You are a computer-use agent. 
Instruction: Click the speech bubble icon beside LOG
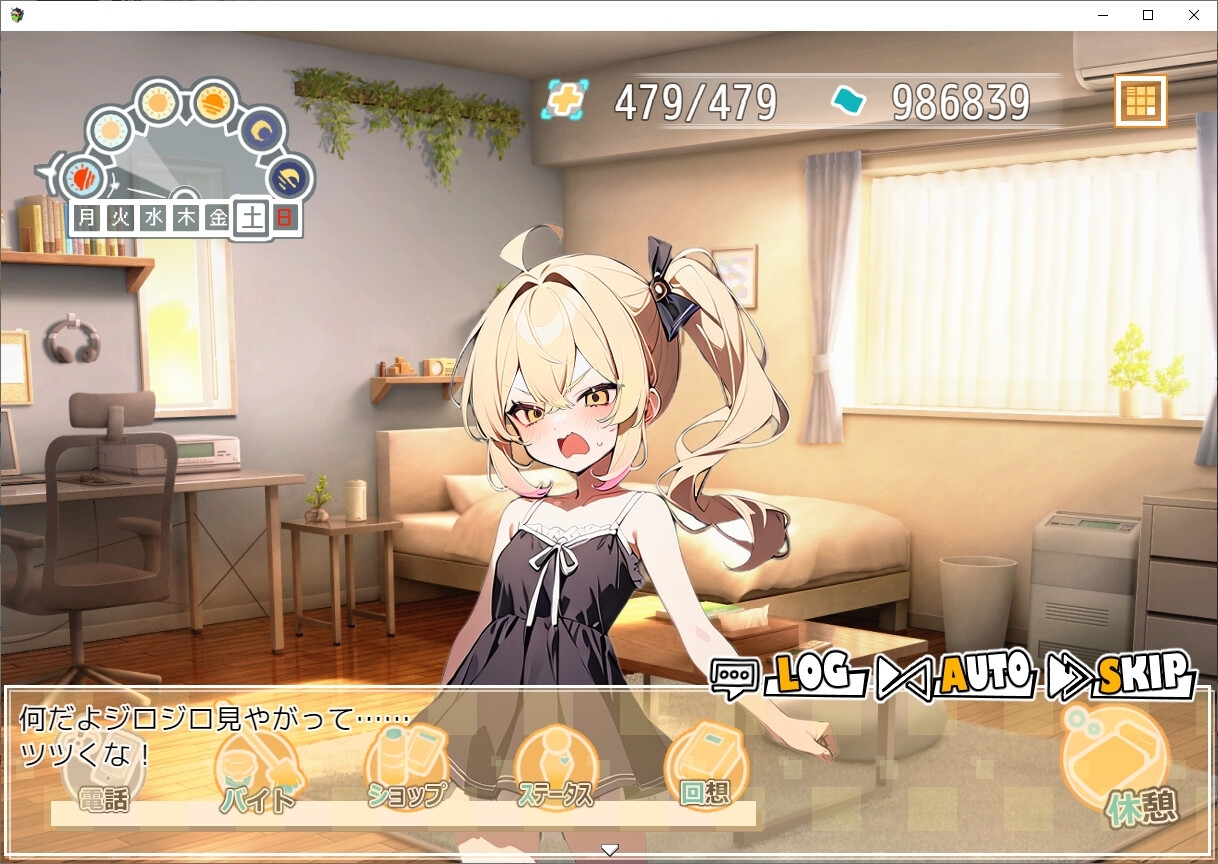click(x=735, y=678)
